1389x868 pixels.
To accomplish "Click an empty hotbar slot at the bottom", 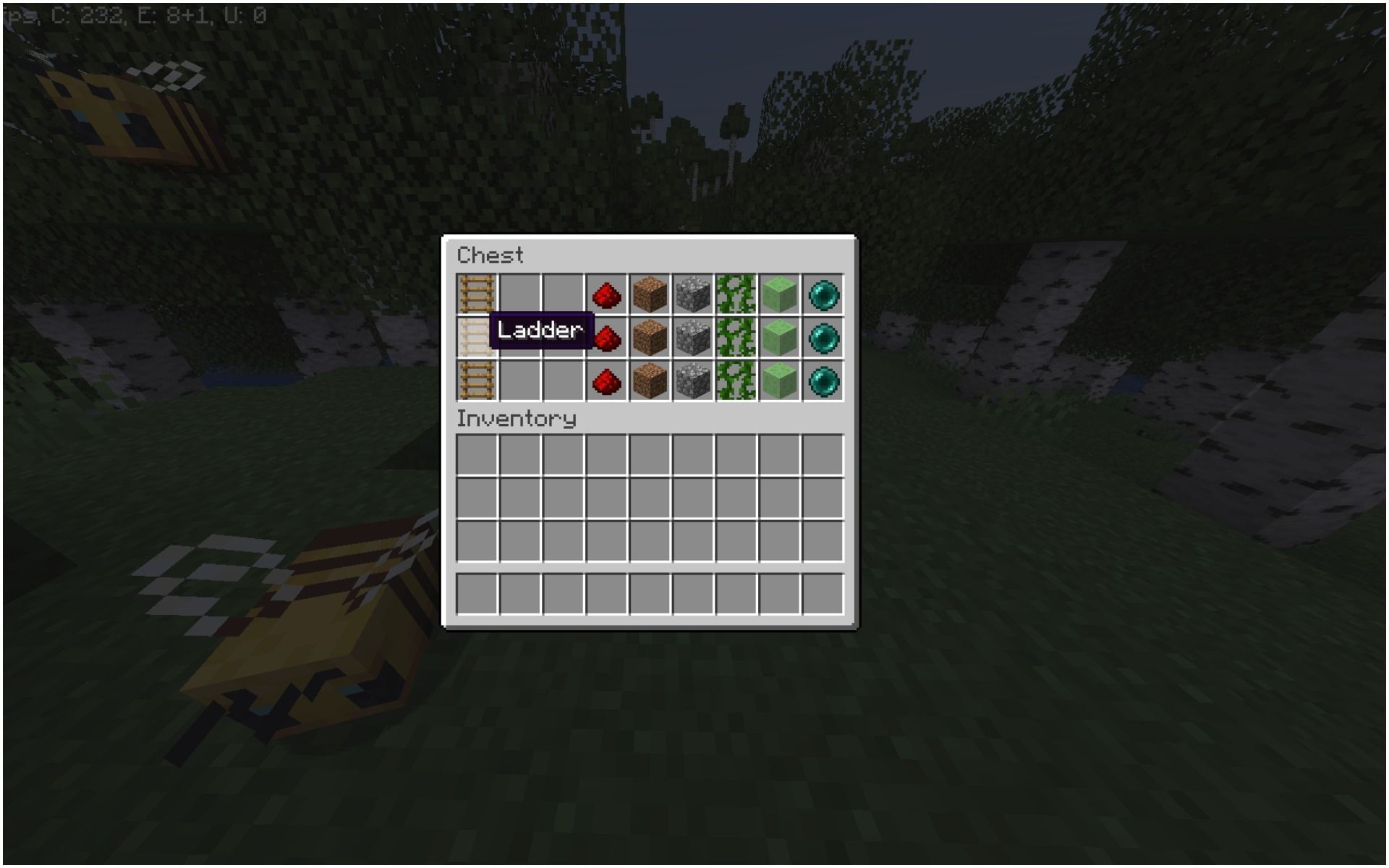I will (477, 592).
